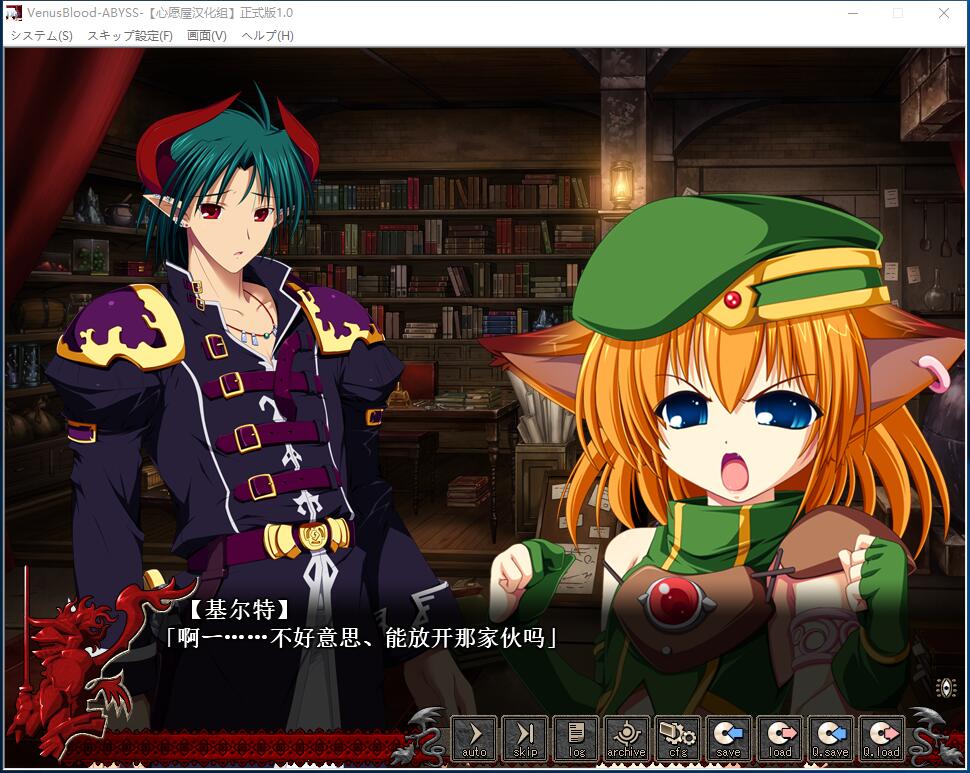The width and height of the screenshot is (970, 773).
Task: Perform a quick save with Q.save
Action: click(x=831, y=738)
